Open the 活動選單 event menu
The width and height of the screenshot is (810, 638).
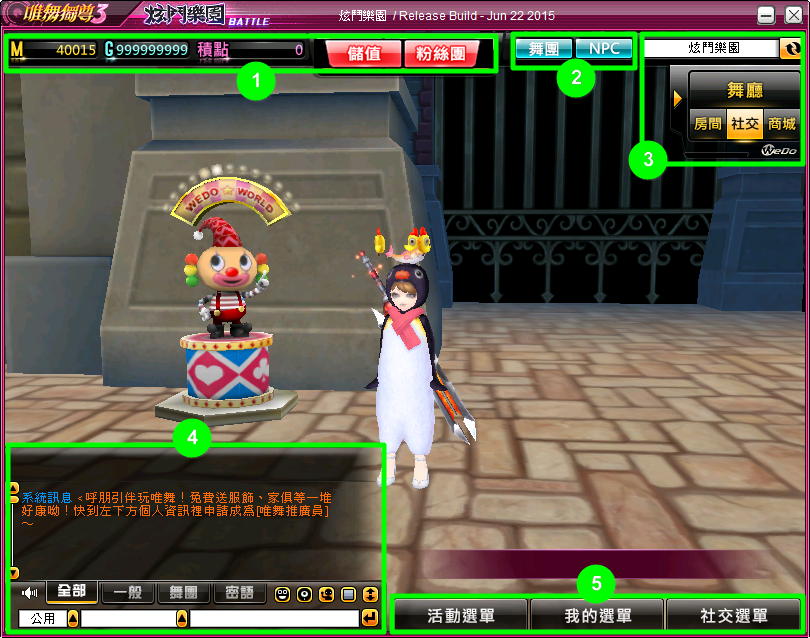click(x=461, y=615)
